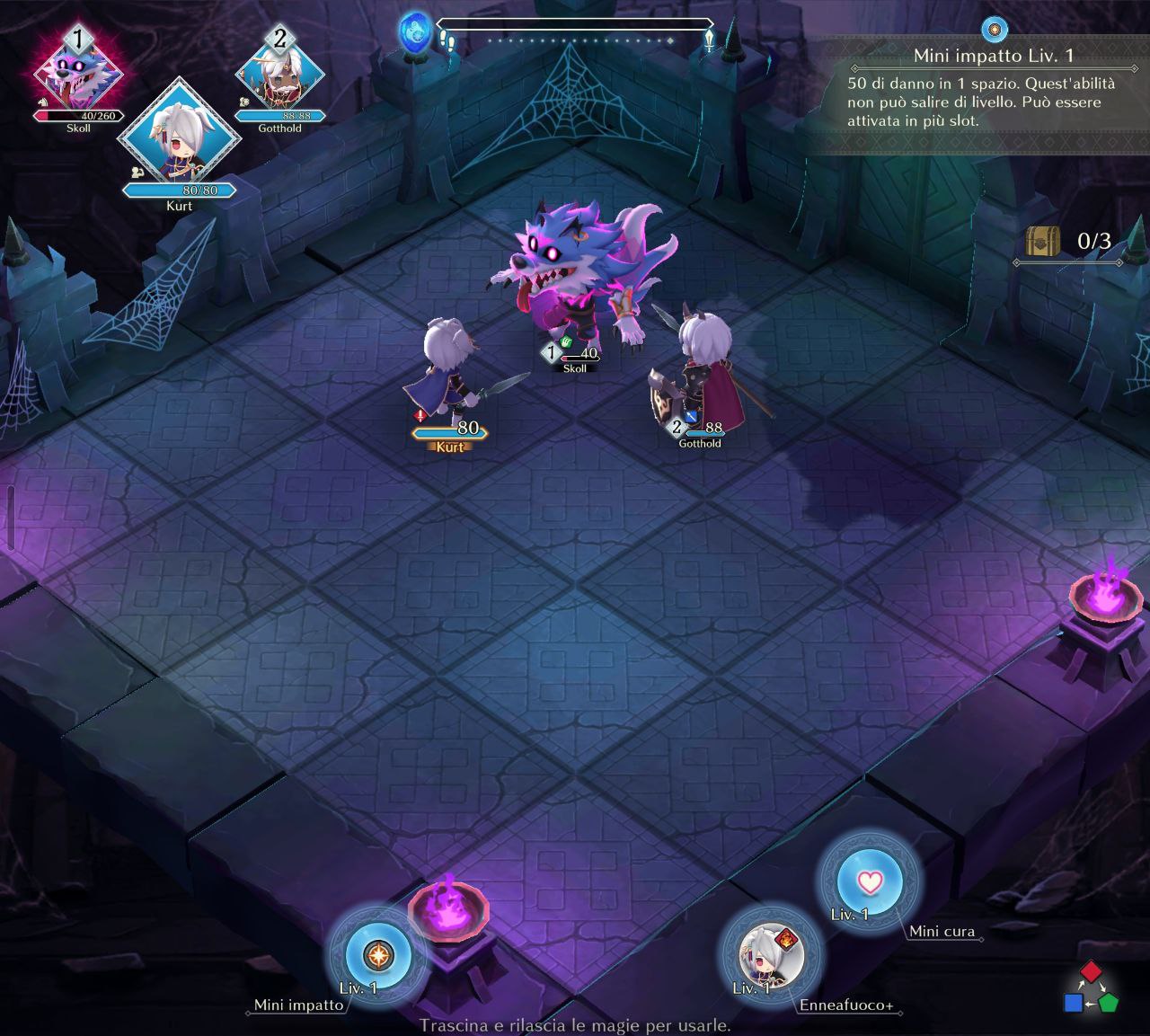Image resolution: width=1150 pixels, height=1036 pixels.
Task: Click the blue crystal orb at top
Action: (416, 32)
